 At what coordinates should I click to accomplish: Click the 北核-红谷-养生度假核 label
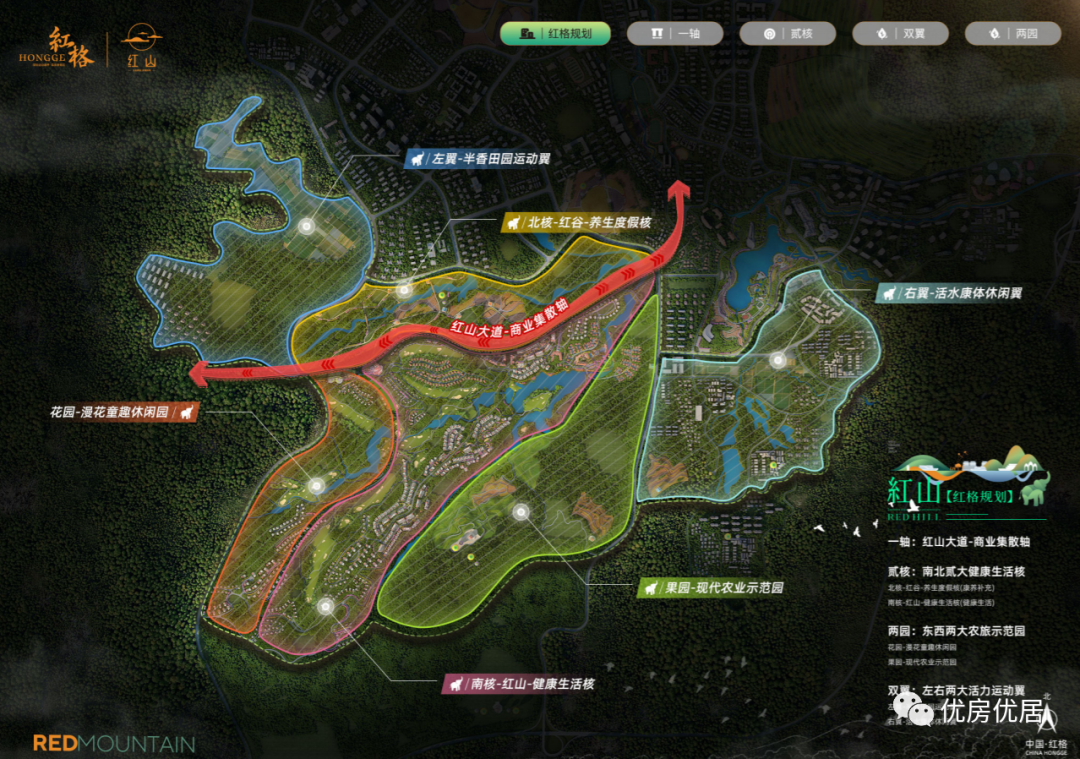tap(576, 222)
